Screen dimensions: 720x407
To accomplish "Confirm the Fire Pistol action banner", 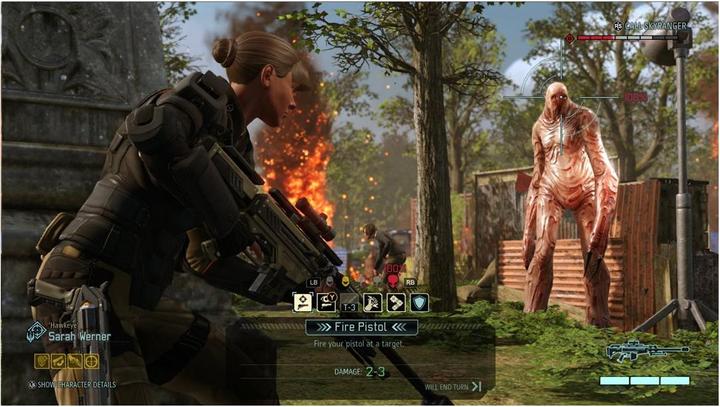I will tap(361, 327).
